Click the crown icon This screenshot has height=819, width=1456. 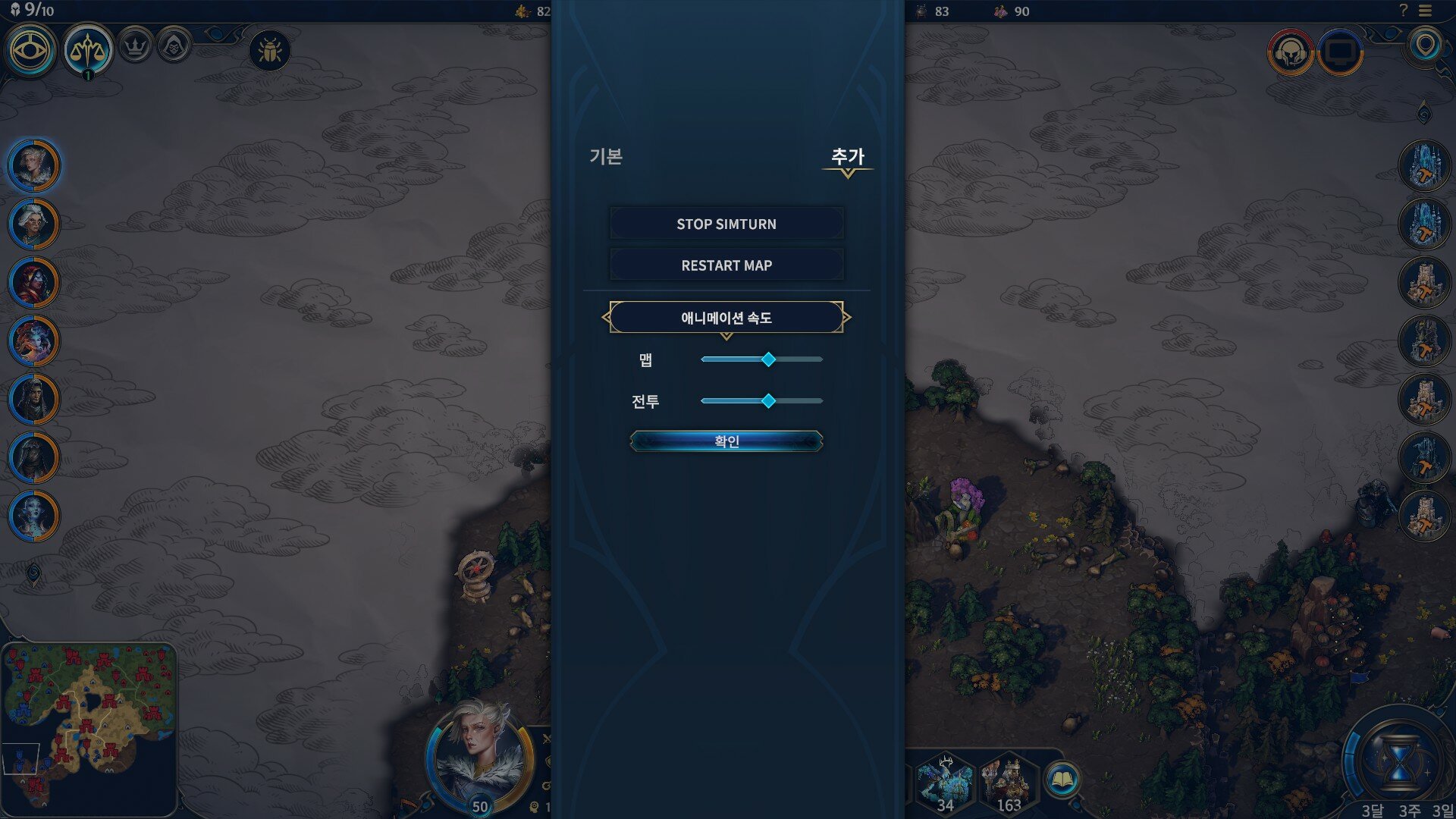click(x=135, y=47)
